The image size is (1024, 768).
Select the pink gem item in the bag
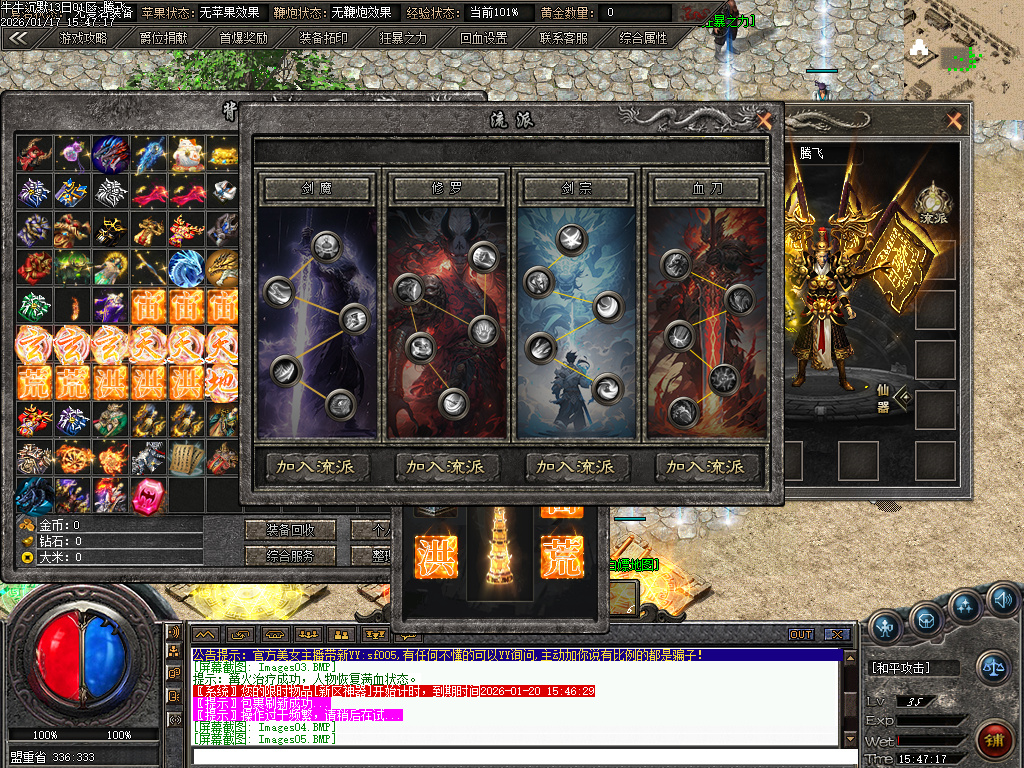(149, 495)
